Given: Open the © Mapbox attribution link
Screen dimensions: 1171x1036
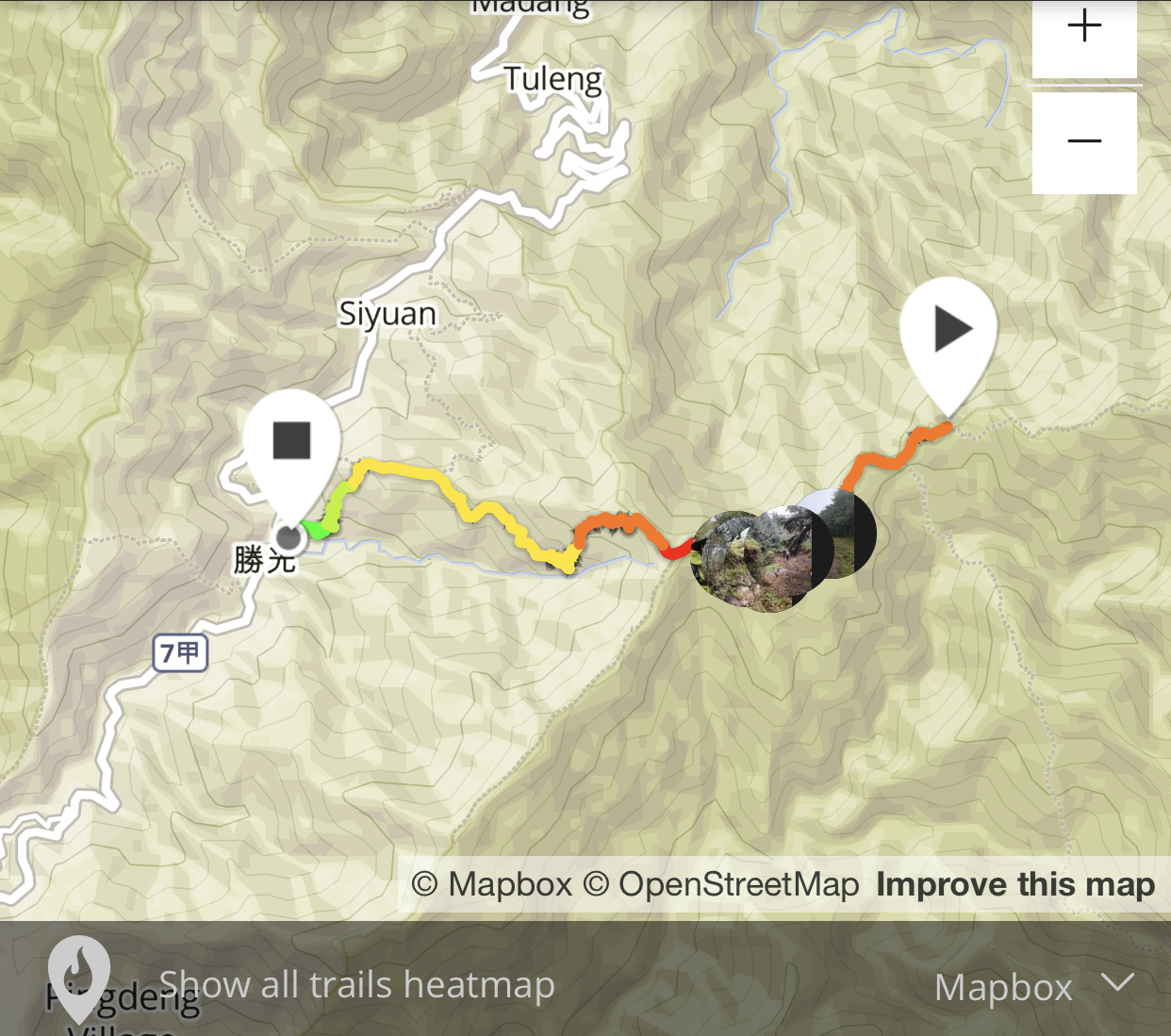Looking at the screenshot, I should coord(491,884).
